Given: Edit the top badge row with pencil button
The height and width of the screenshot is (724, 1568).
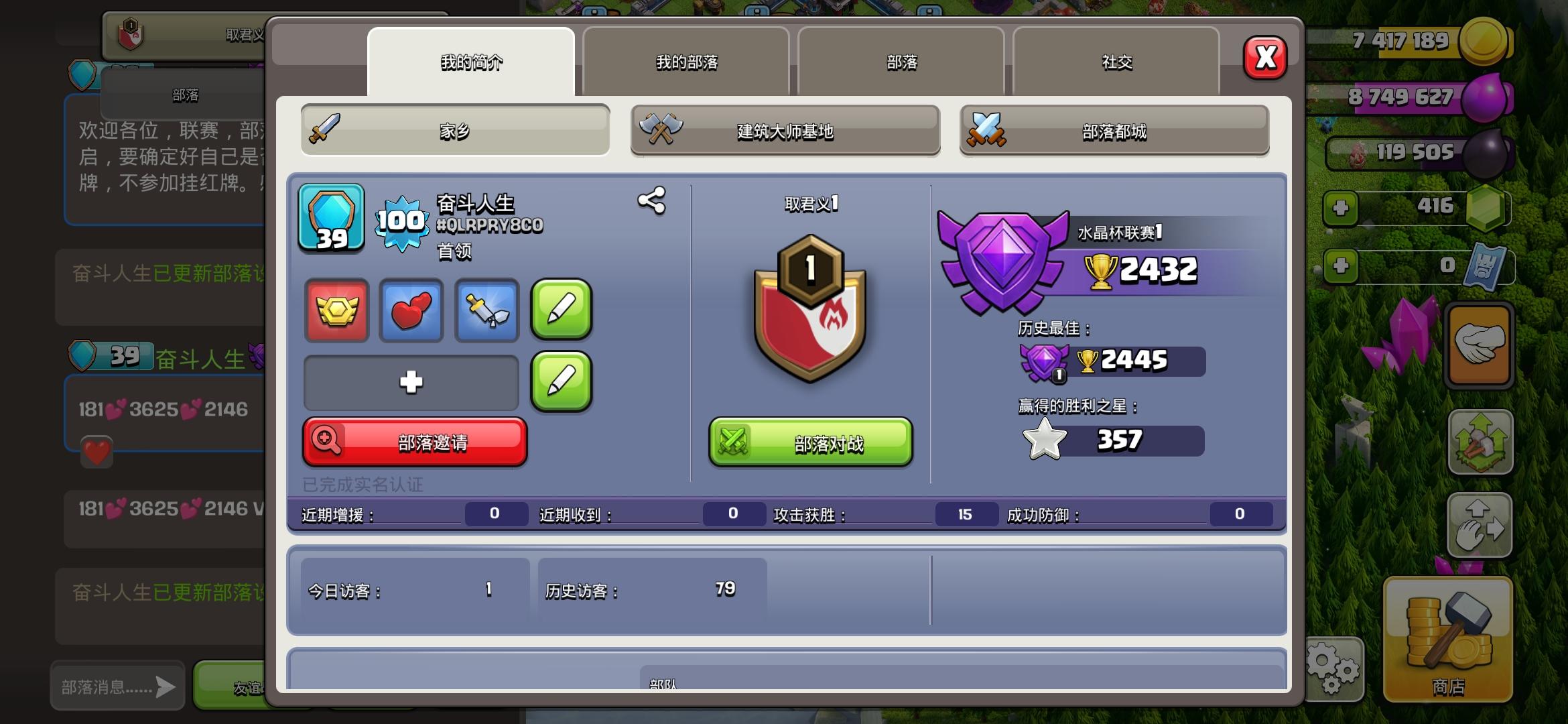Looking at the screenshot, I should click(562, 311).
